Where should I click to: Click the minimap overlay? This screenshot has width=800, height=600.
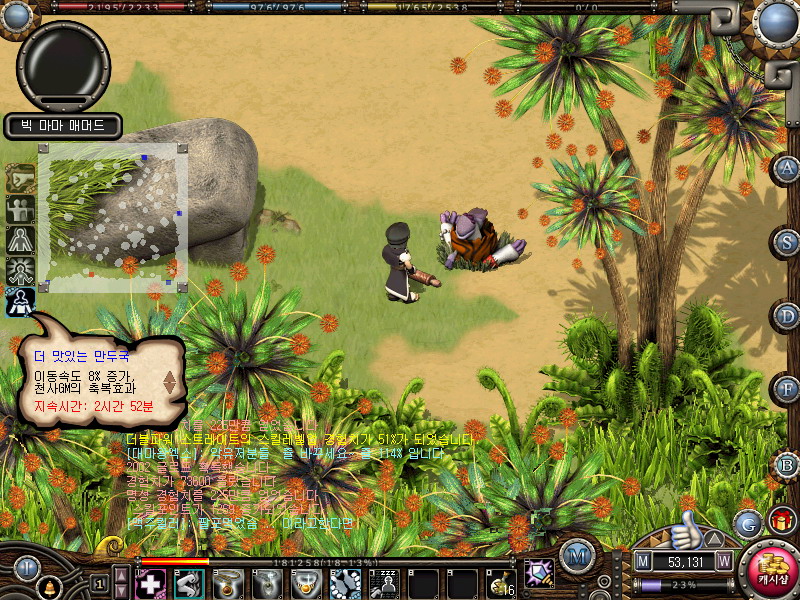[111, 217]
